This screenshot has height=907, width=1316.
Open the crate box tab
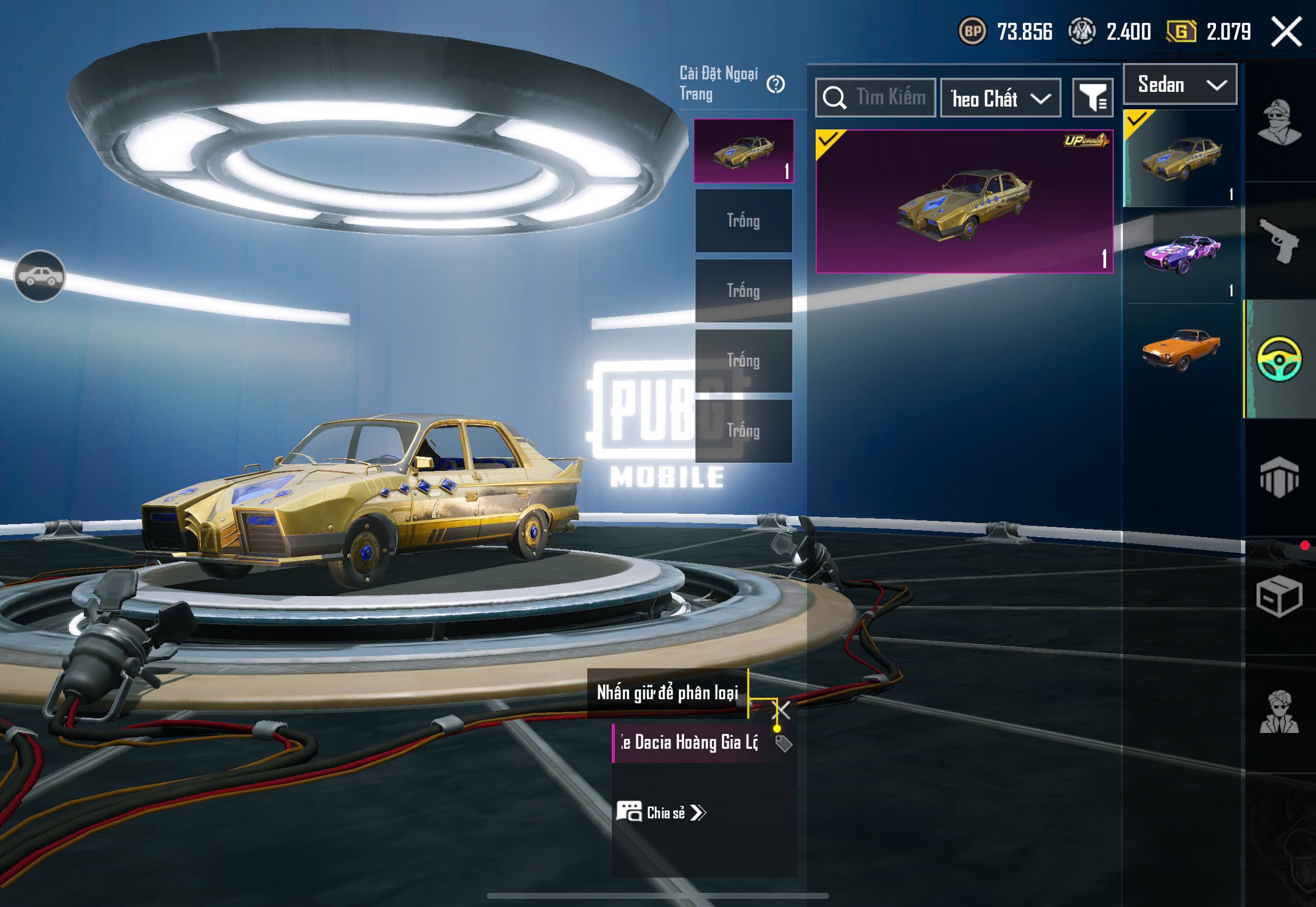point(1279,595)
